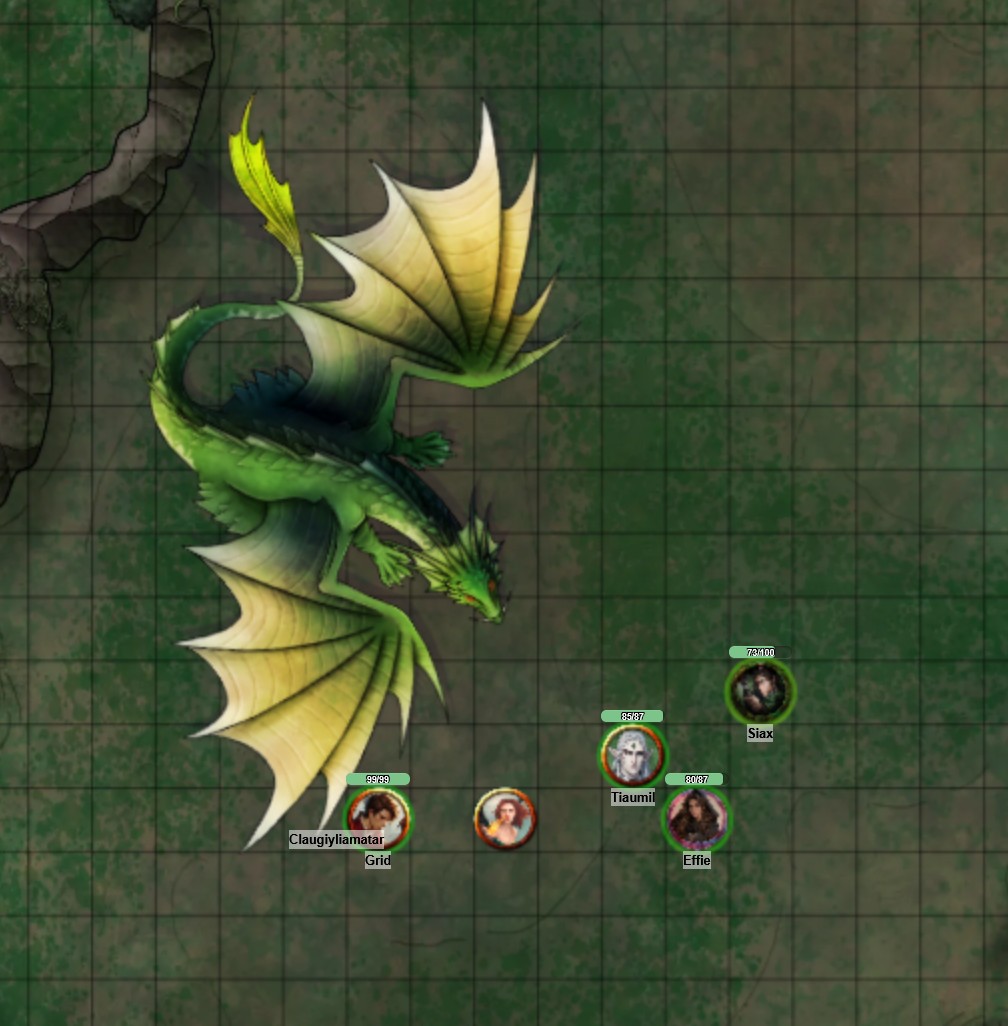Choose the Effie character token
This screenshot has height=1026, width=1008.
click(697, 818)
